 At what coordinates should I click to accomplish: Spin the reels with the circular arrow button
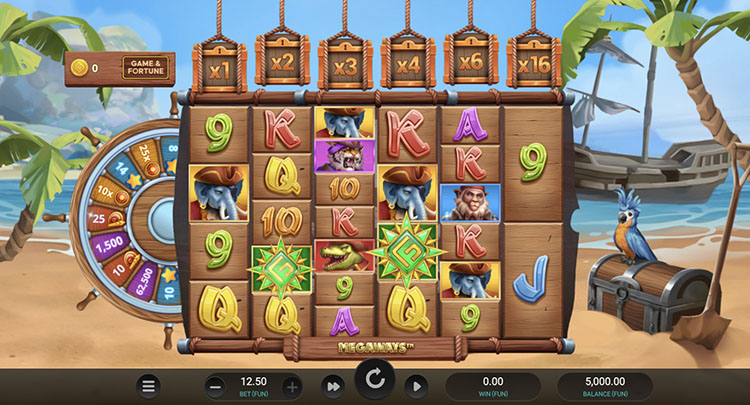pos(375,382)
